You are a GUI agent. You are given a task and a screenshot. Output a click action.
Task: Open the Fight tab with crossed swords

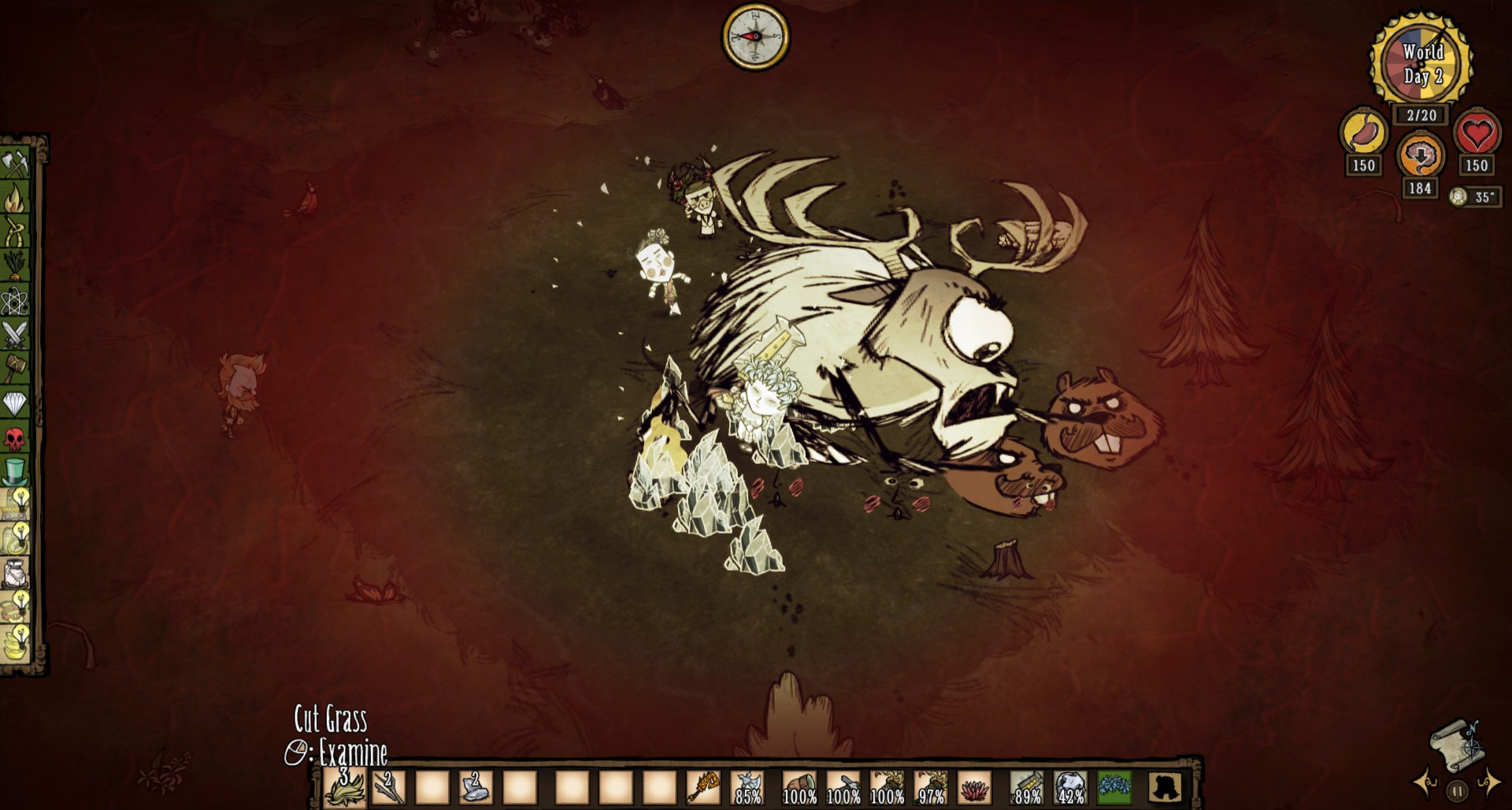click(16, 335)
